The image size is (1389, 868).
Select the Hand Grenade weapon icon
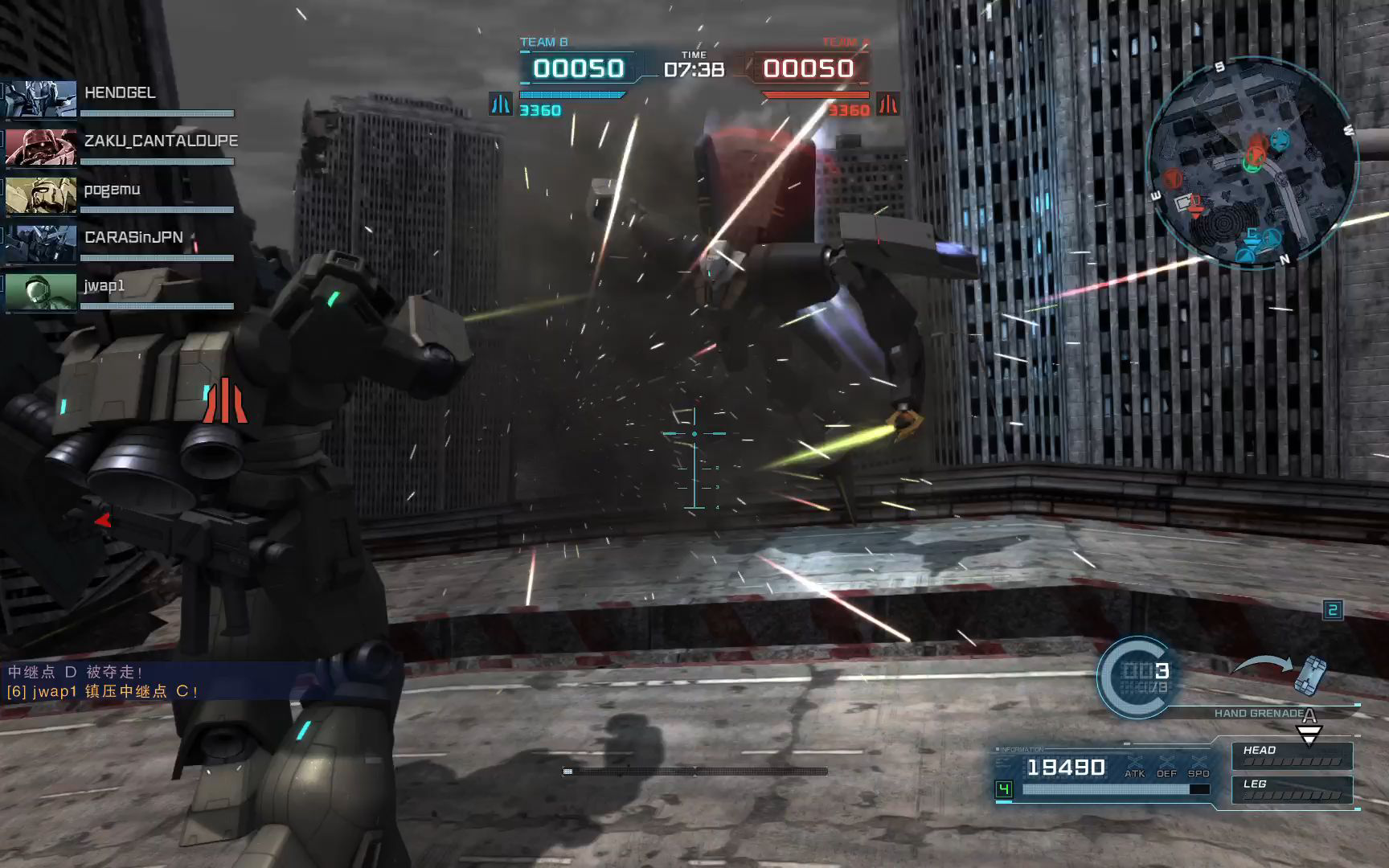[1309, 675]
